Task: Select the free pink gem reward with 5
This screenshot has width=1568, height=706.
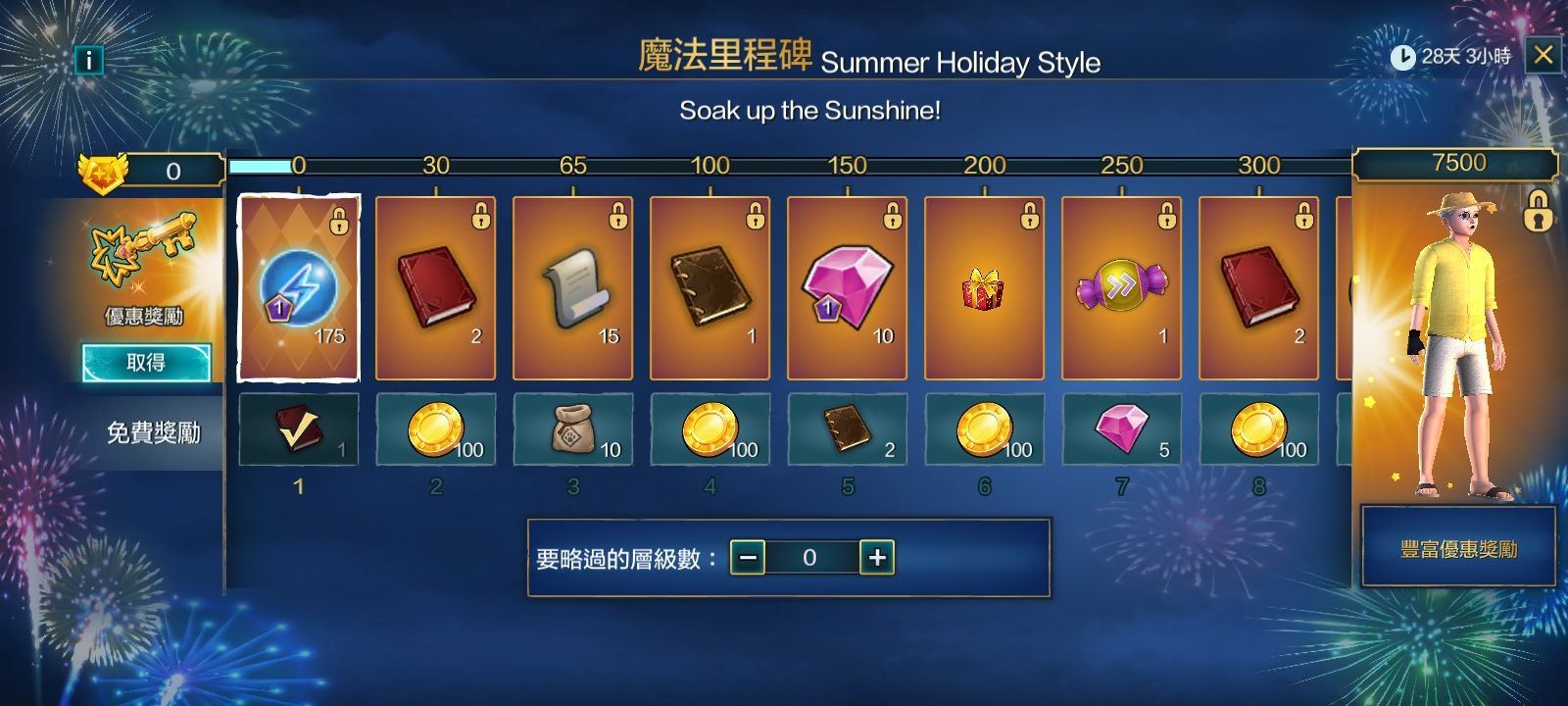Action: pyautogui.click(x=1121, y=429)
